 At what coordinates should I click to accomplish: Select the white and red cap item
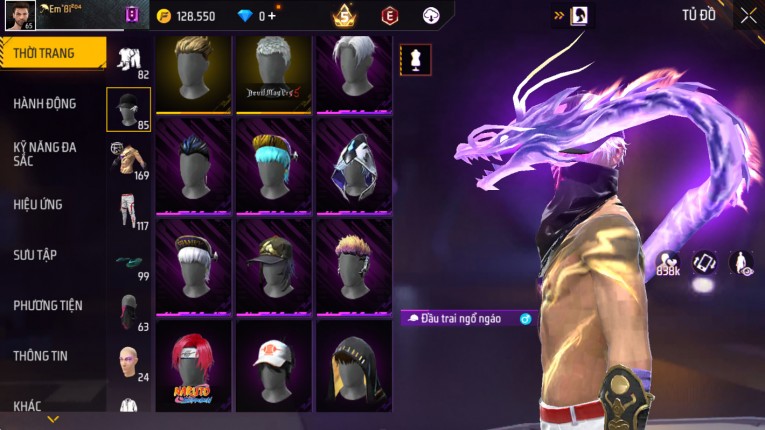point(273,365)
